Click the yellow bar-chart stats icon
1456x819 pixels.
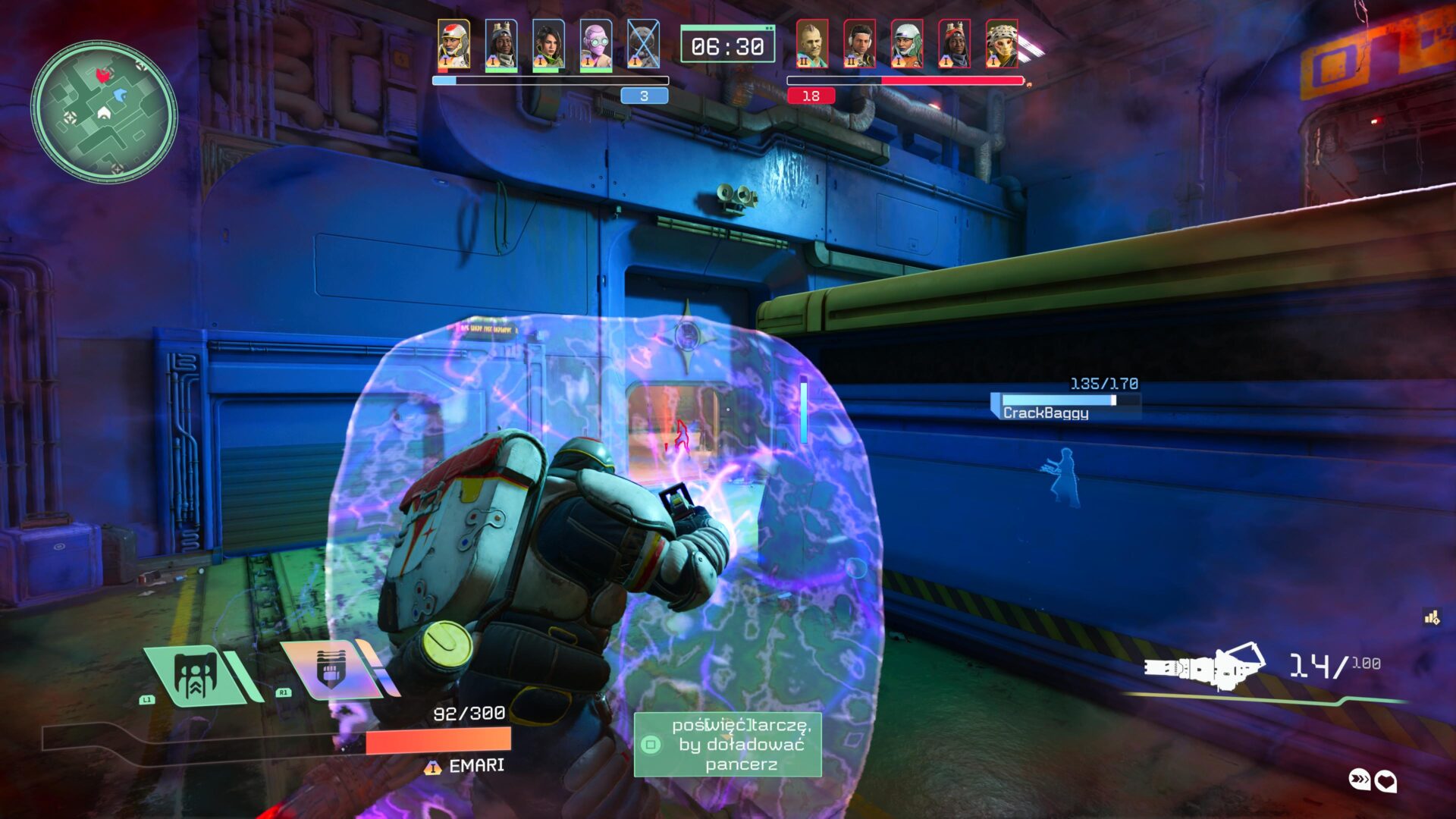1432,618
